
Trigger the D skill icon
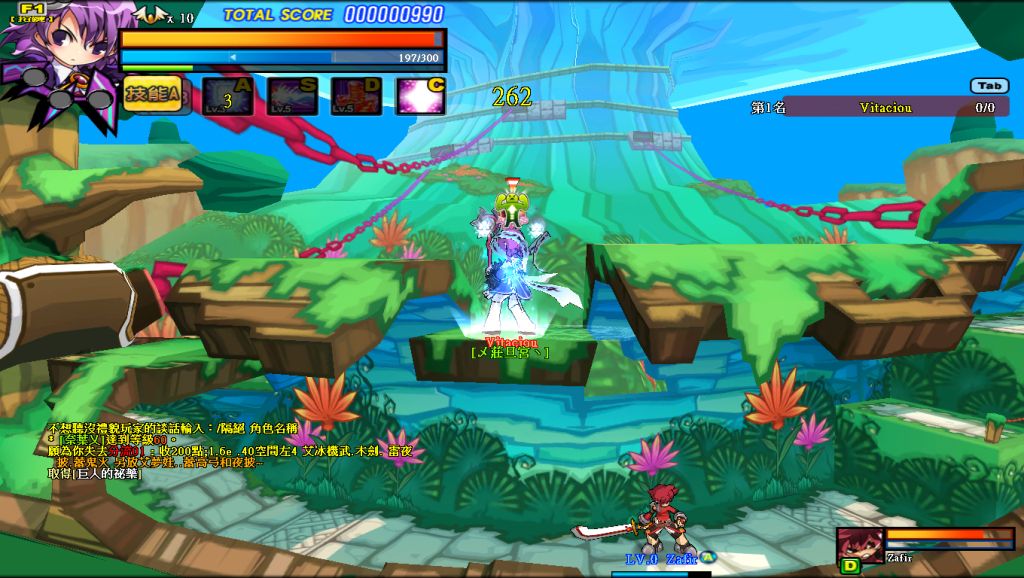[x=356, y=96]
